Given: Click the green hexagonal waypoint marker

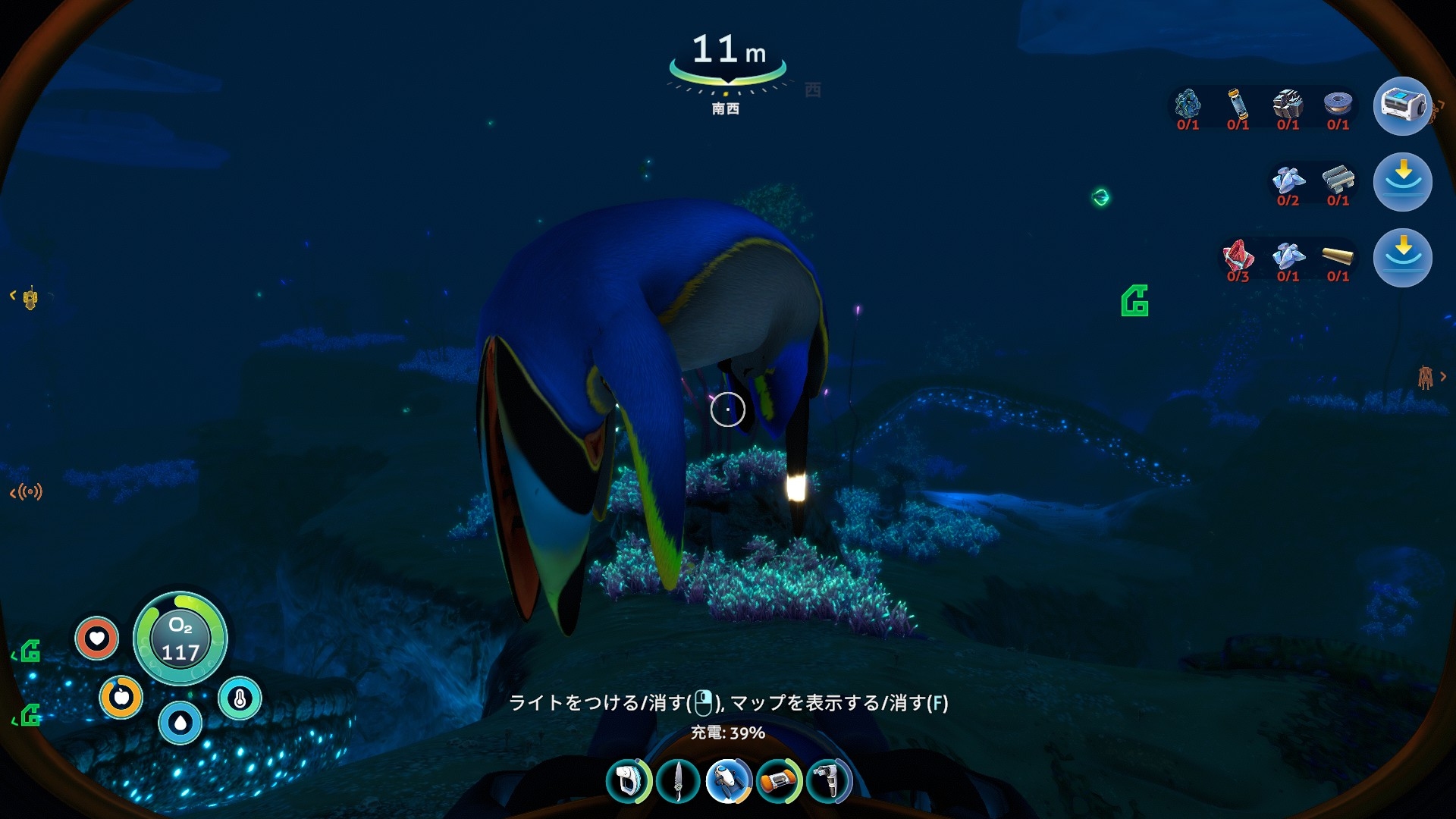Looking at the screenshot, I should tap(1100, 198).
